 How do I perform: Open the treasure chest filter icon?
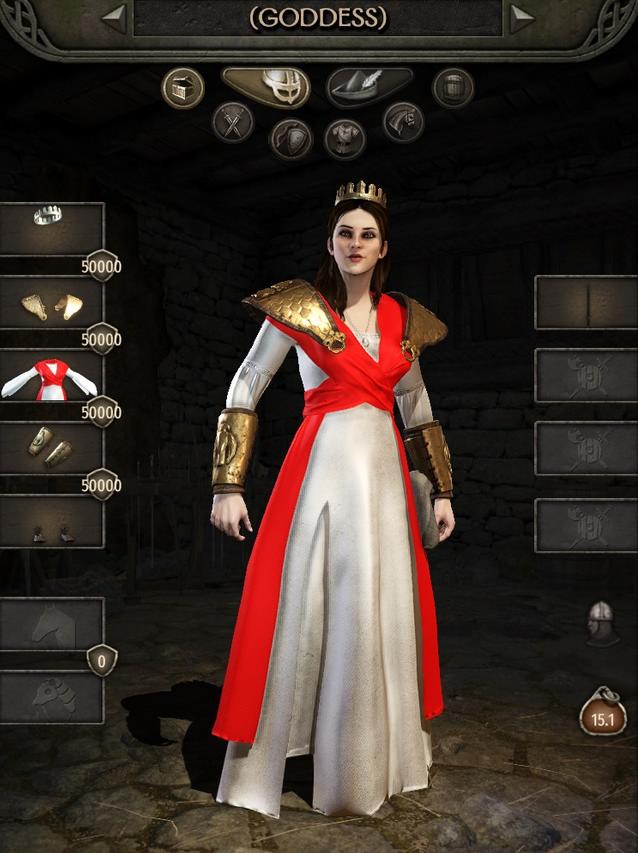point(183,88)
